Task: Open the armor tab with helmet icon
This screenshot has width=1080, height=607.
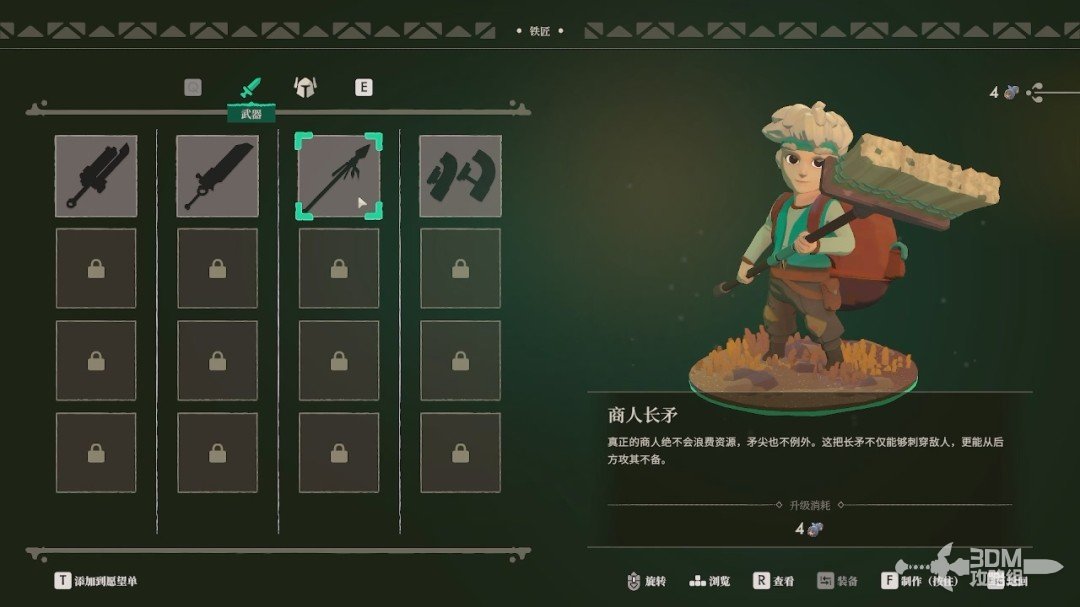Action: pos(304,88)
